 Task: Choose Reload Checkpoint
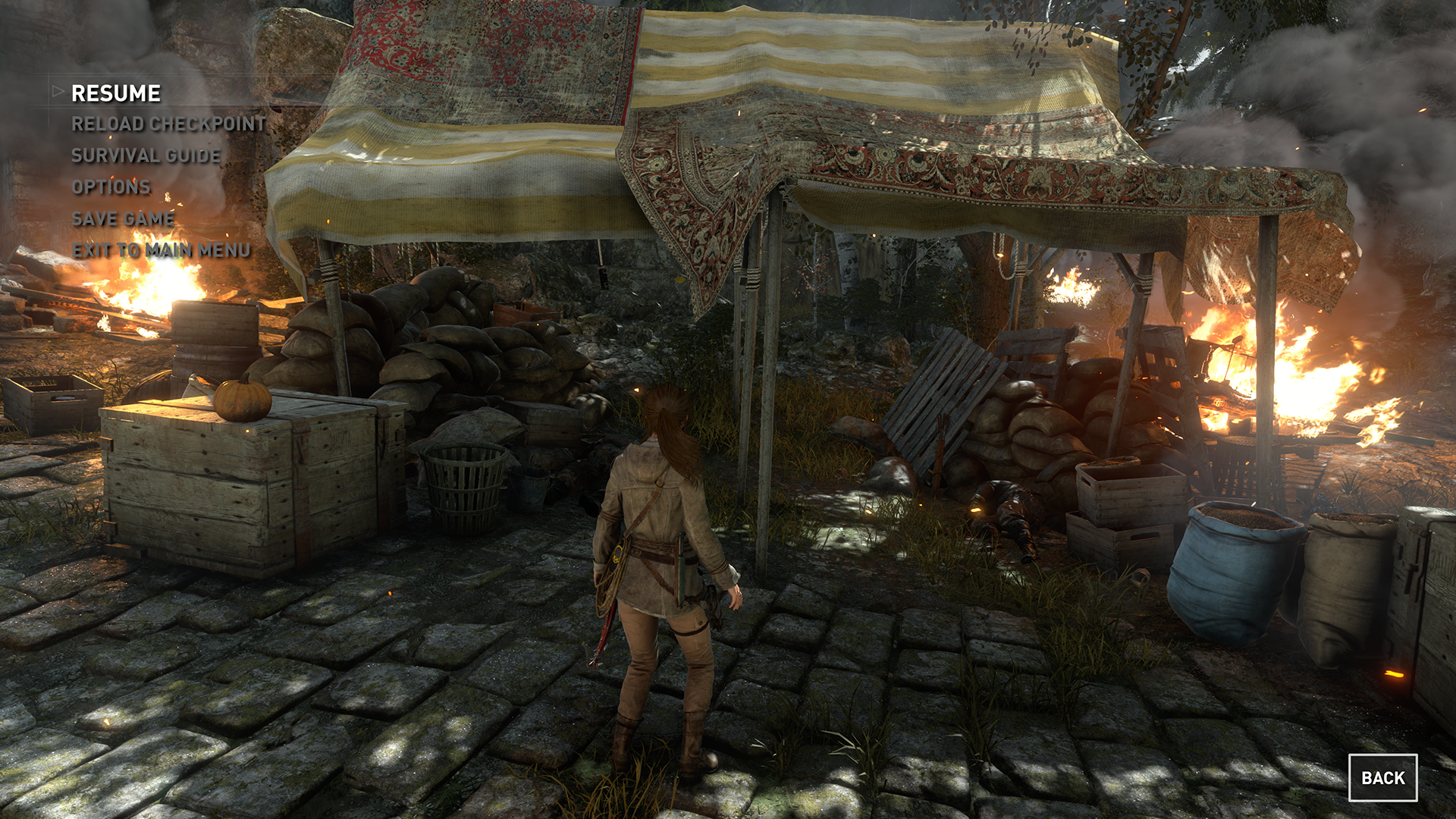pyautogui.click(x=168, y=124)
